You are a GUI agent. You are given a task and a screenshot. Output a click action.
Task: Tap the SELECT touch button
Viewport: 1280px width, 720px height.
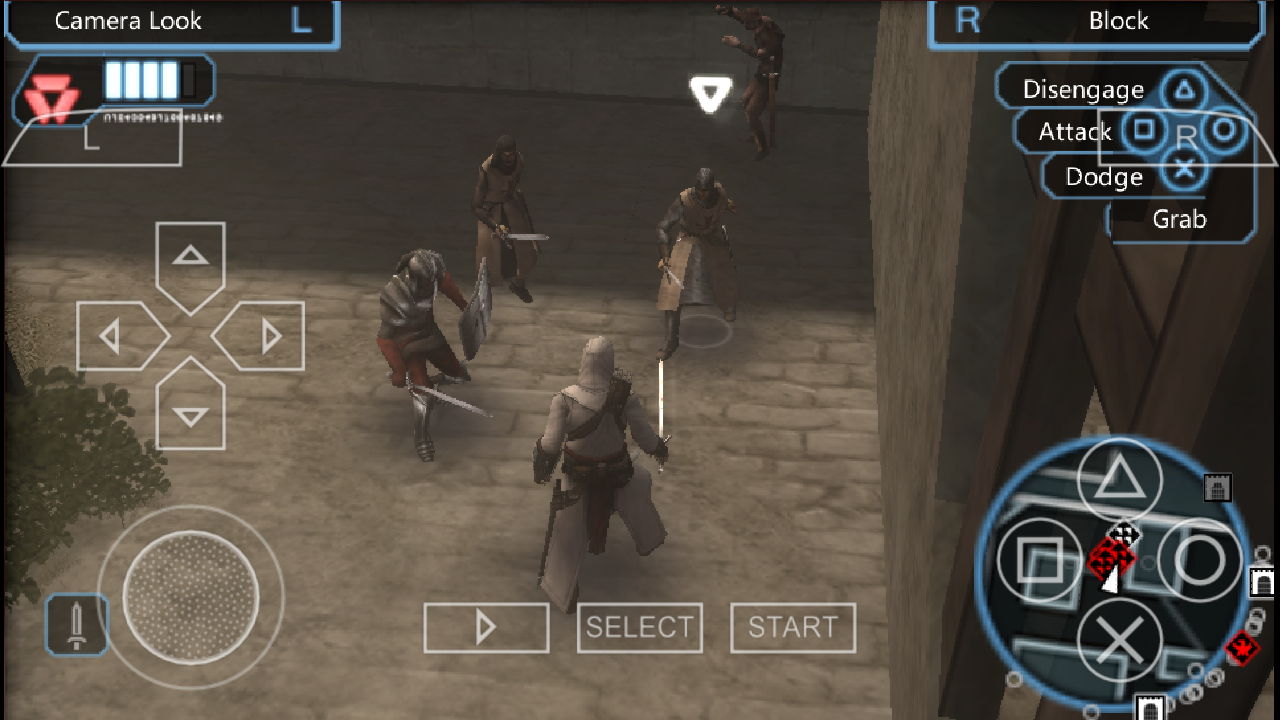click(x=640, y=628)
